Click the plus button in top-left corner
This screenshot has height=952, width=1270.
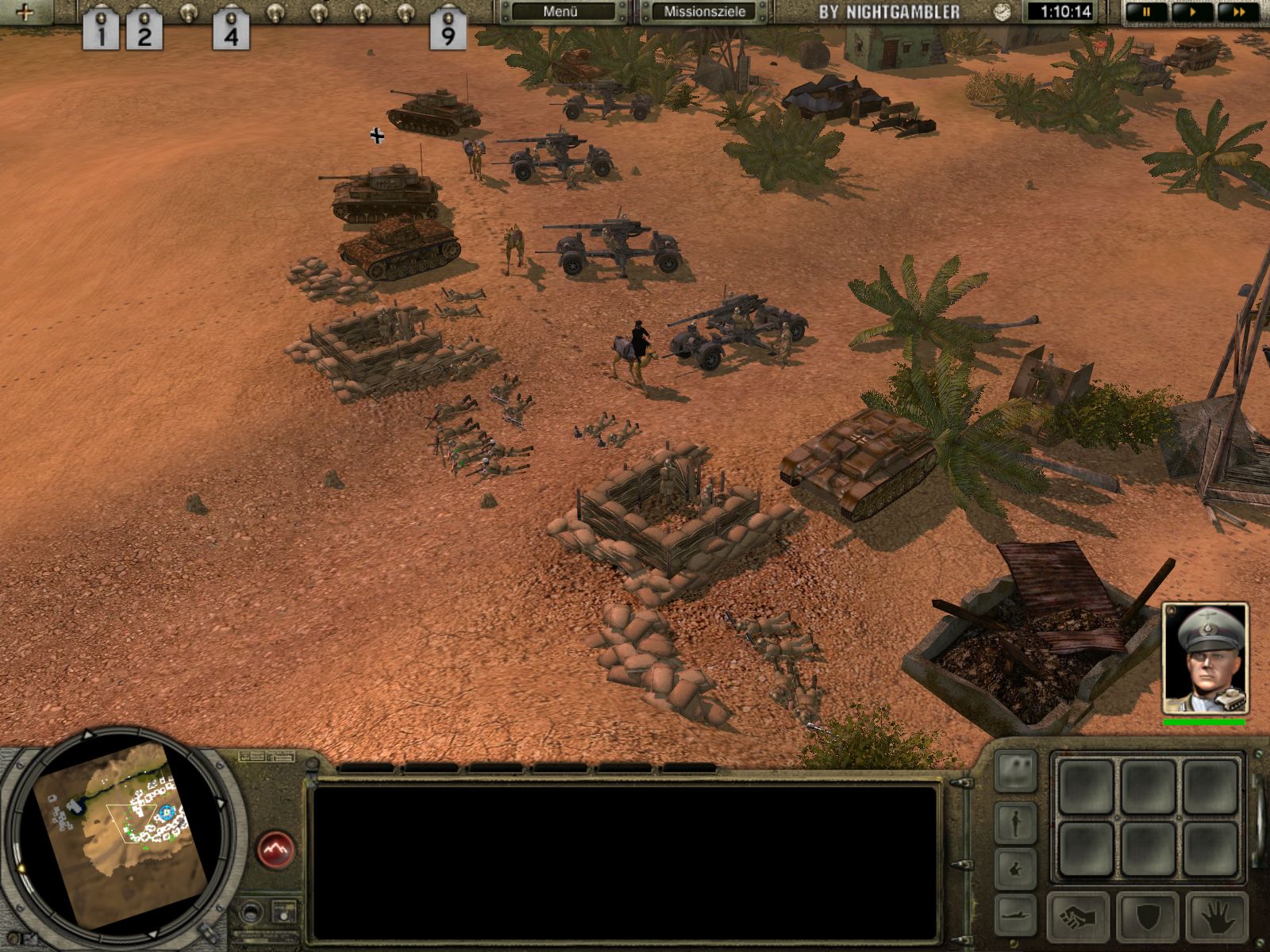[x=25, y=12]
